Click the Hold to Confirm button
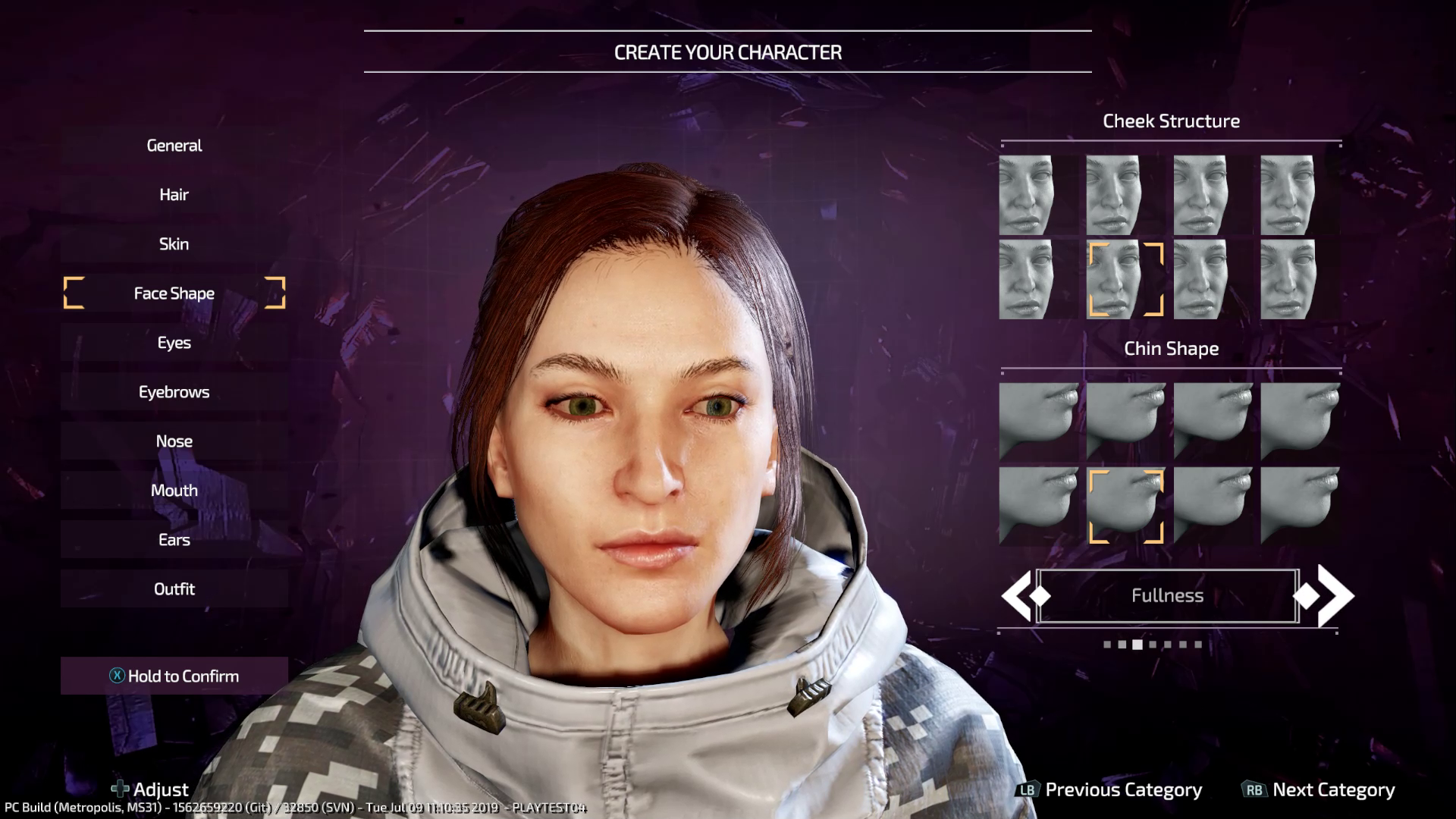1456x819 pixels. tap(174, 676)
